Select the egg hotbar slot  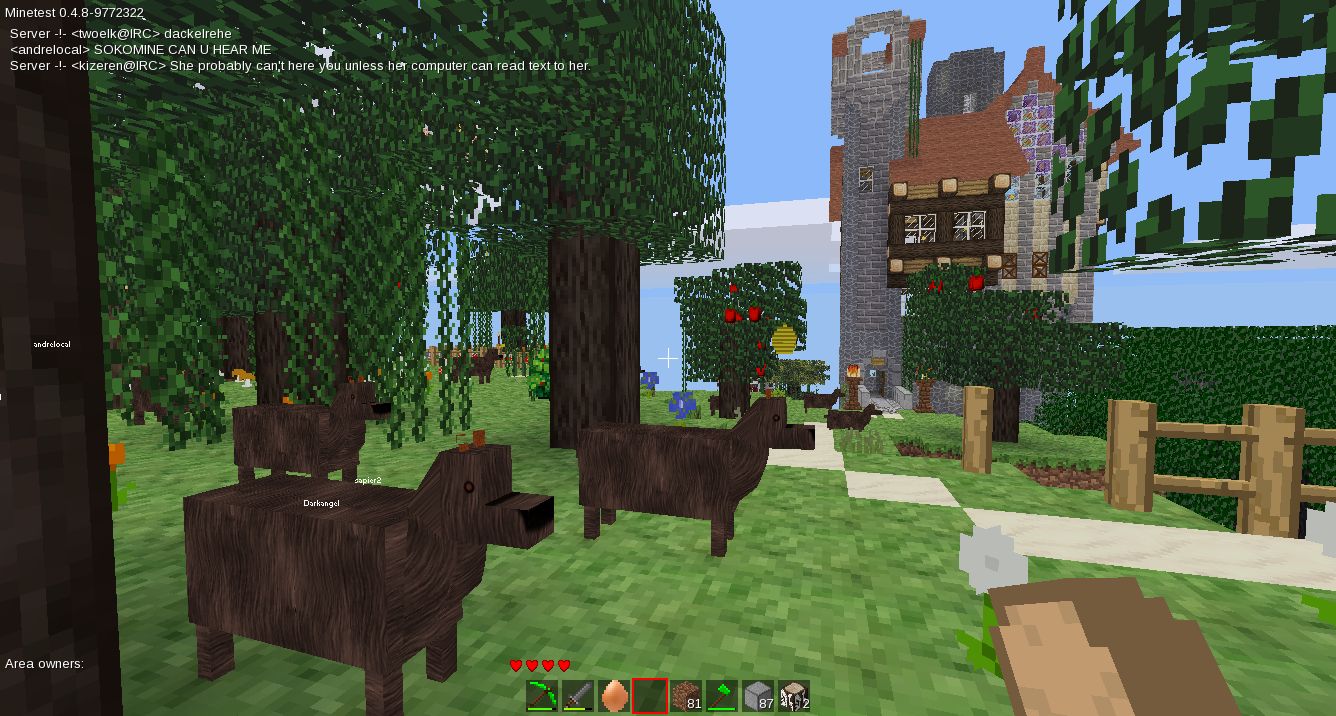tap(614, 695)
